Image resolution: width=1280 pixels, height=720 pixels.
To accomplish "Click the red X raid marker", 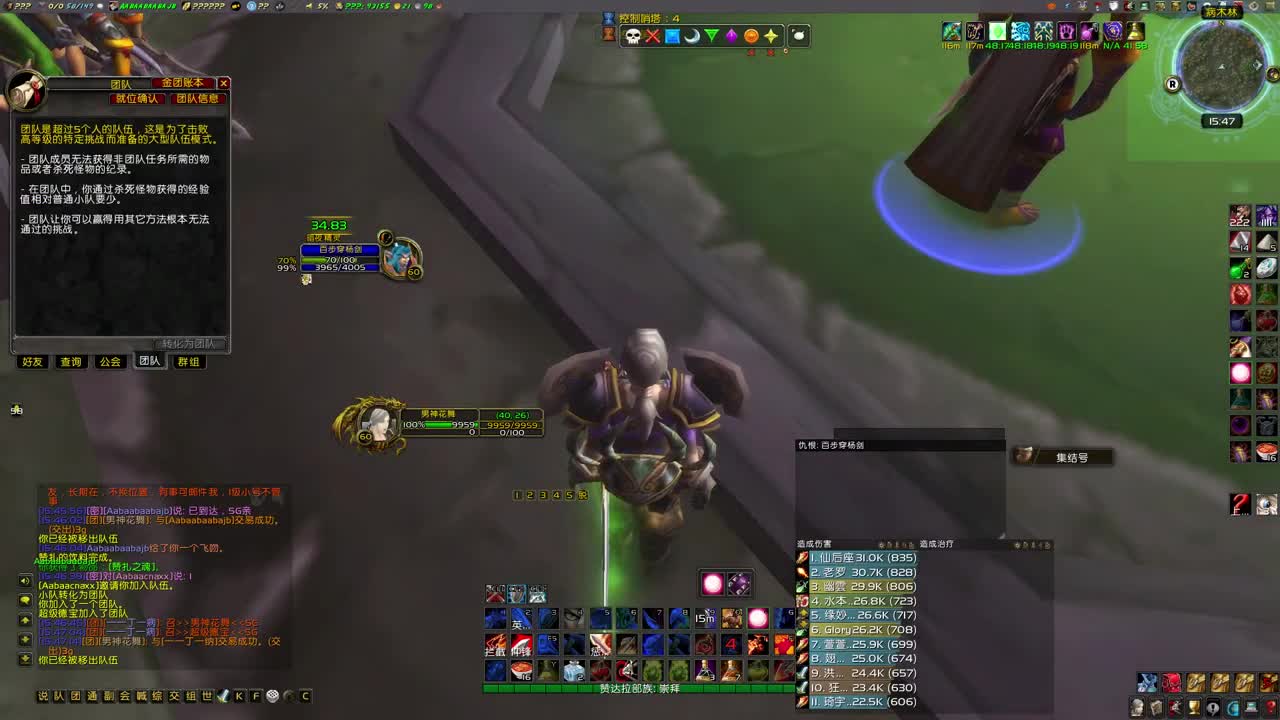I will pyautogui.click(x=653, y=36).
